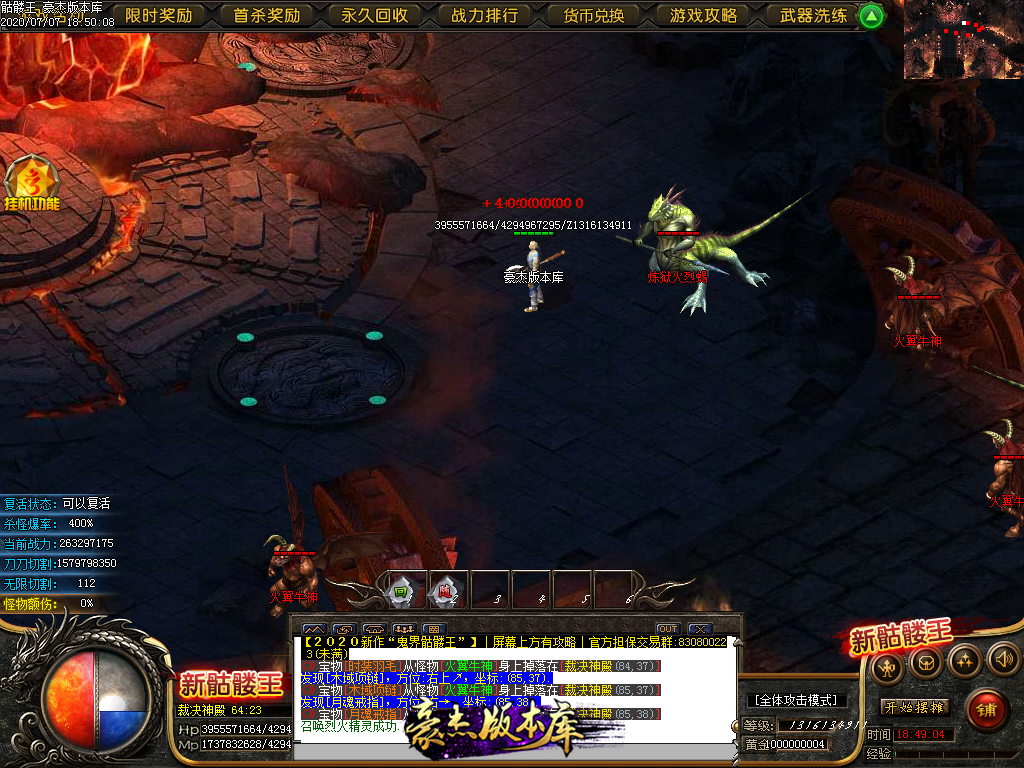Toggle the sound speaker icon
Viewport: 1024px width, 768px height.
(1002, 658)
